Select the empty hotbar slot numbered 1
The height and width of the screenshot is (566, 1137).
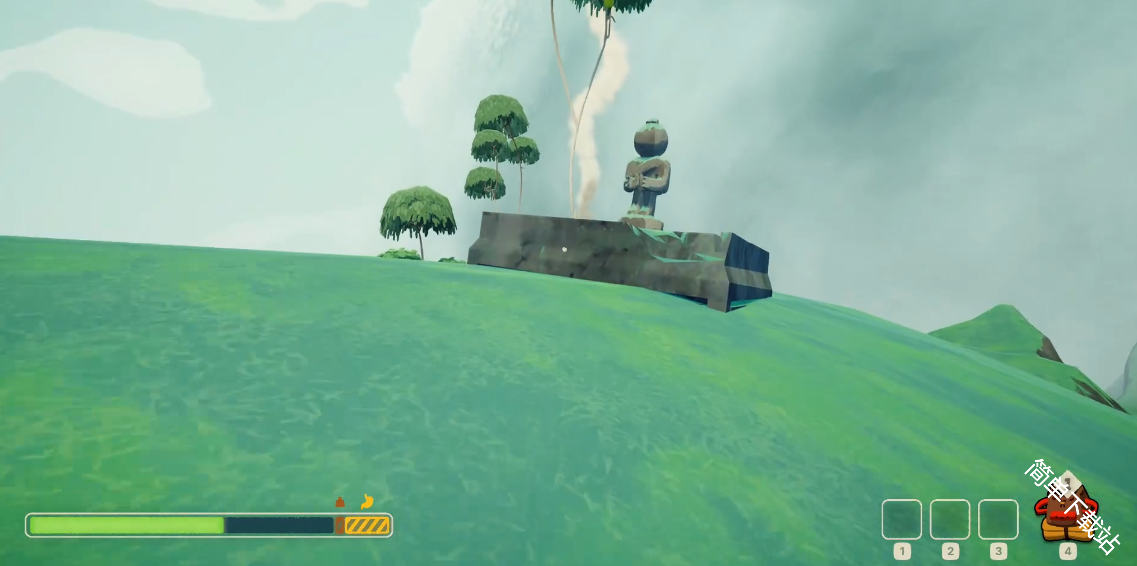(901, 520)
